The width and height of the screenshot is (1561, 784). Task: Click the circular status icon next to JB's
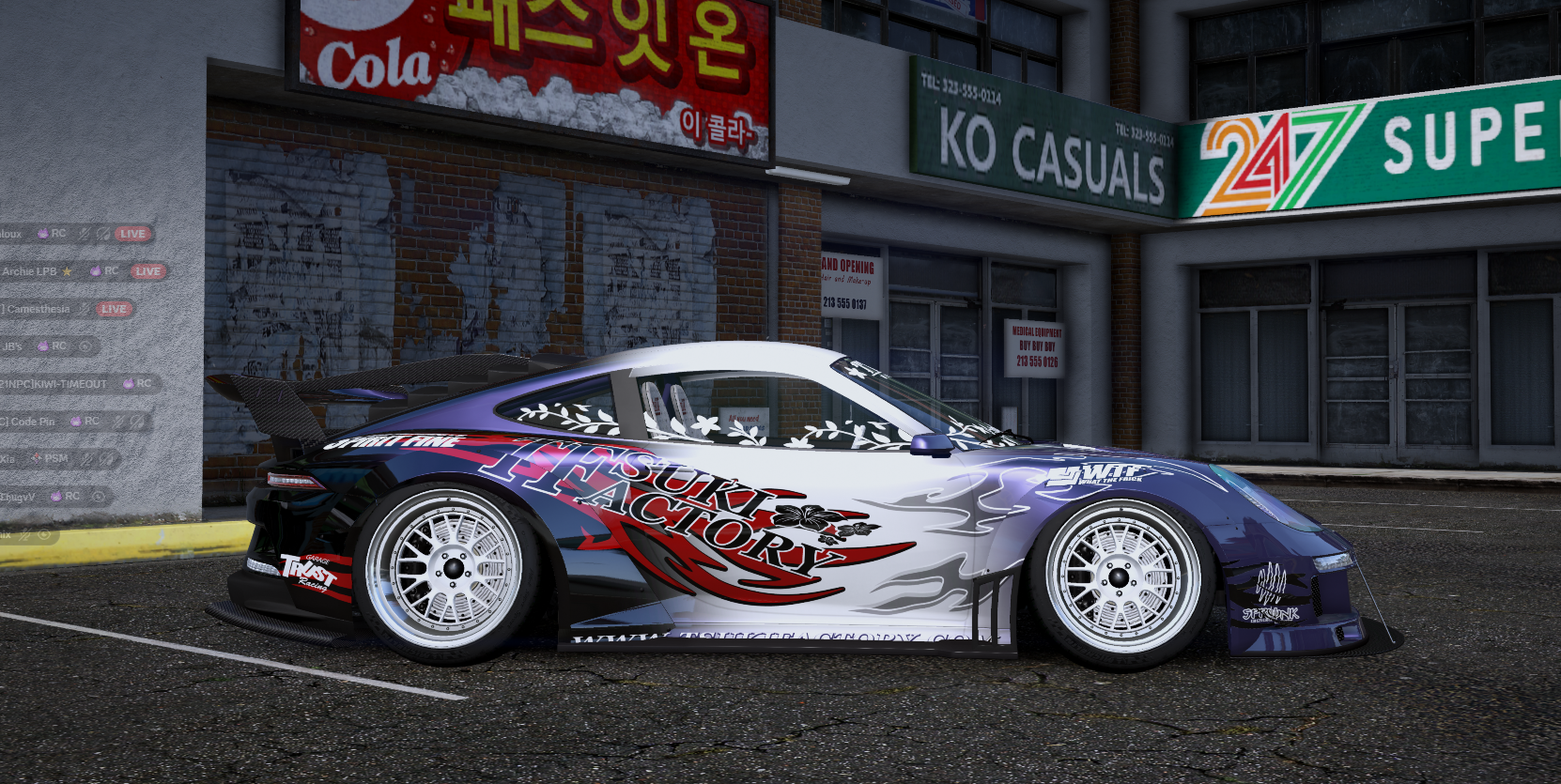coord(85,345)
